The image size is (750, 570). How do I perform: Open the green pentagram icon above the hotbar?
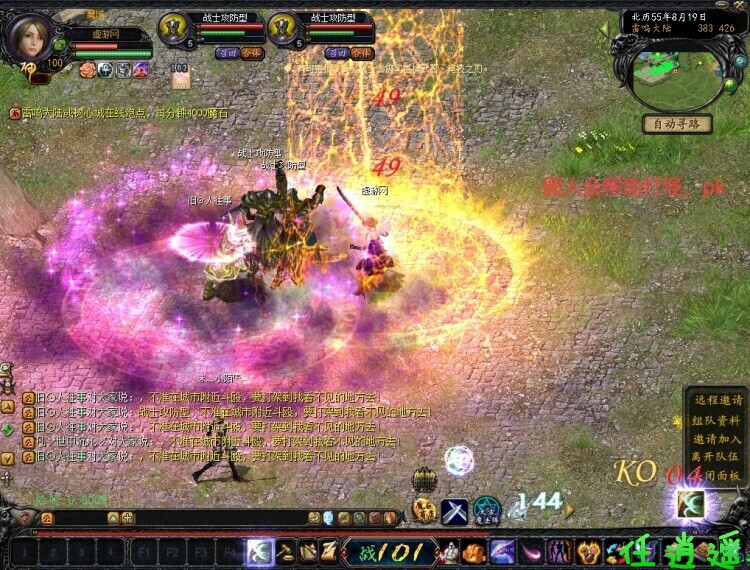(x=486, y=509)
